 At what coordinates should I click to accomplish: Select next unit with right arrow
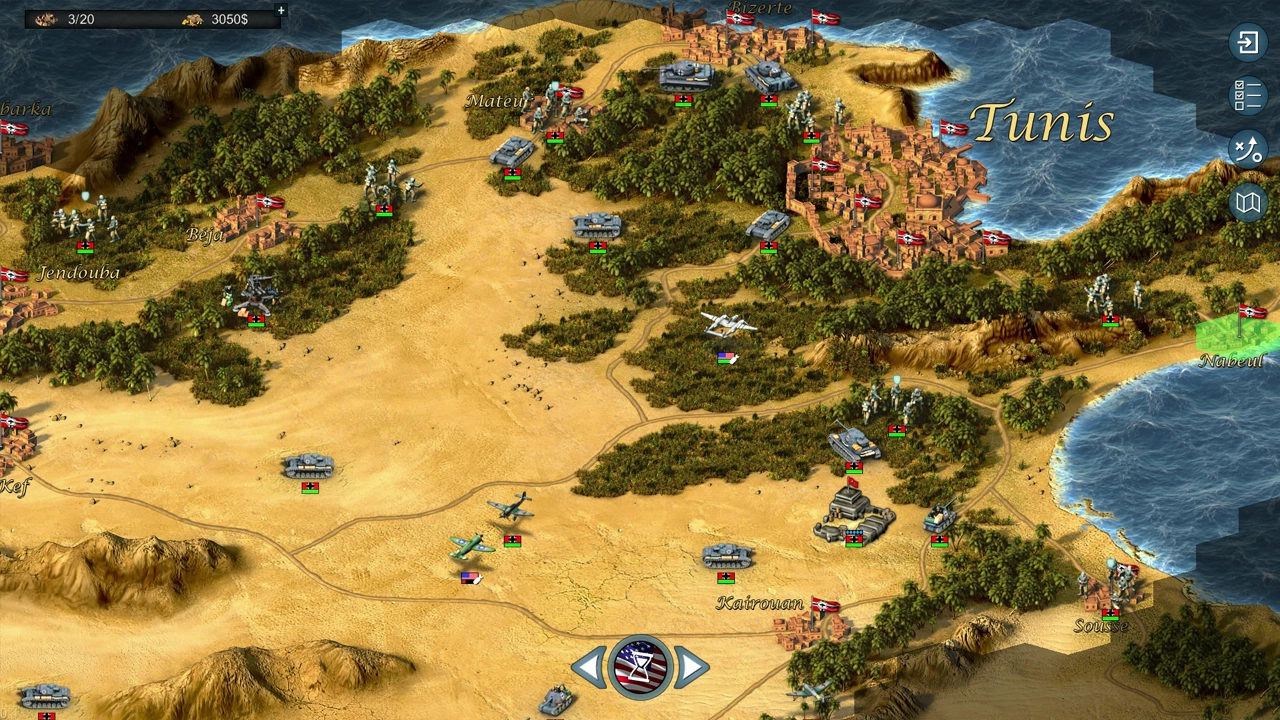click(x=692, y=667)
